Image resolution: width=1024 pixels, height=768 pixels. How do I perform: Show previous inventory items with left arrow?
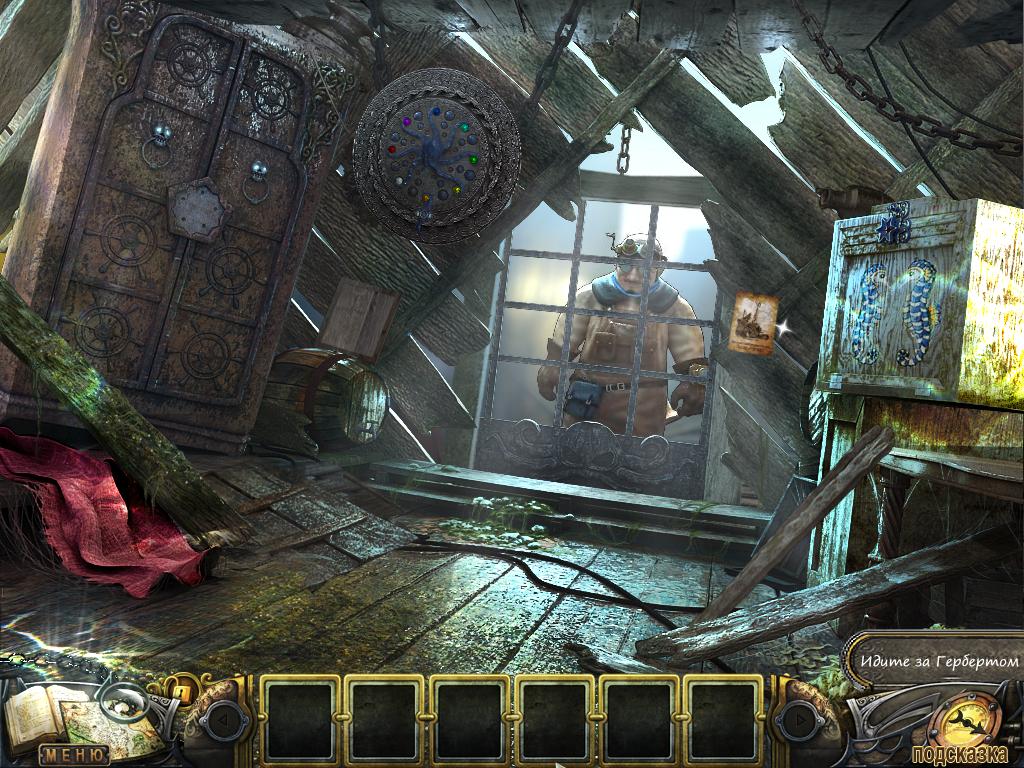point(223,716)
